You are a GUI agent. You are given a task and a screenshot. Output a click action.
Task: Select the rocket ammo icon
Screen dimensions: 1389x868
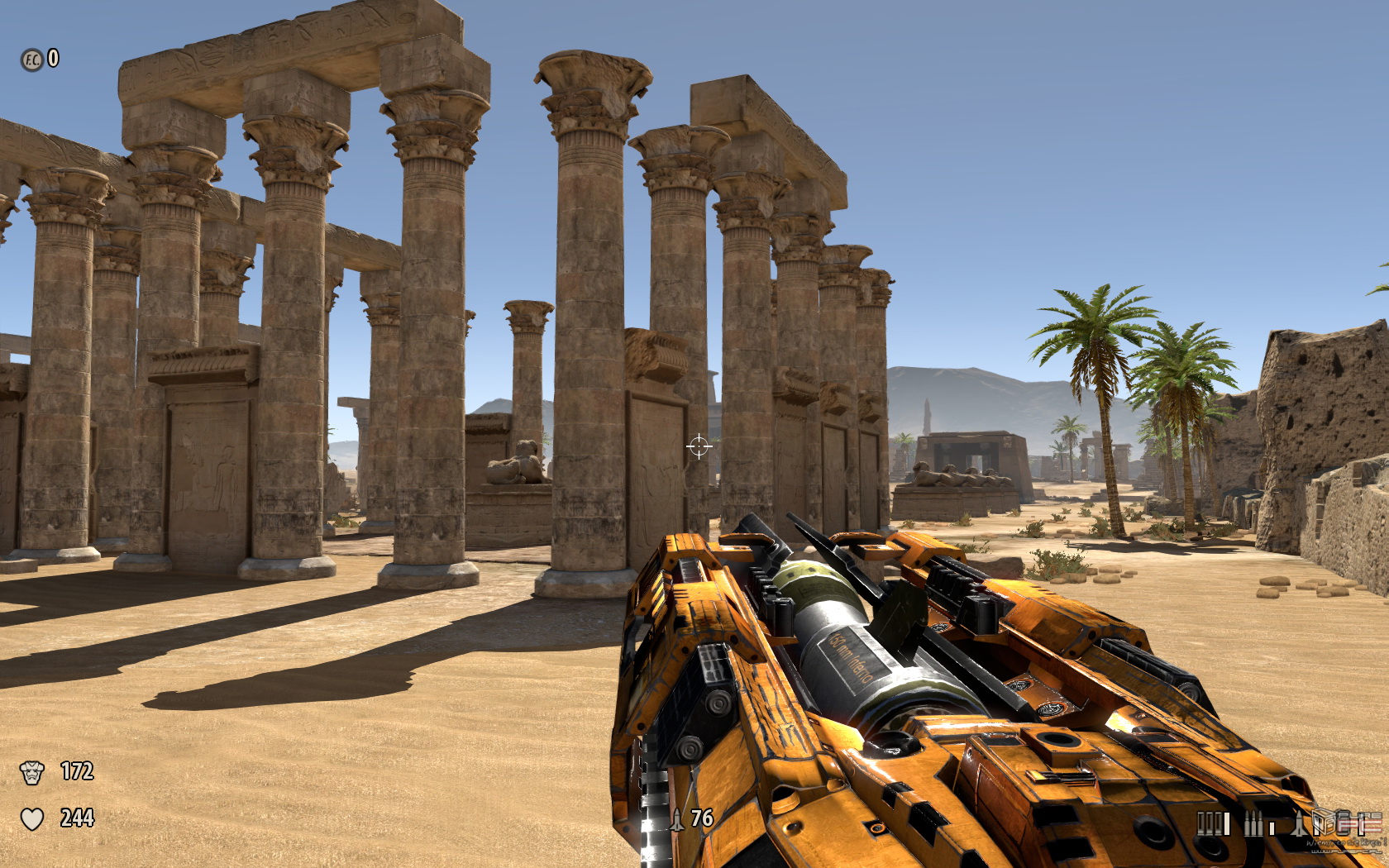click(x=1300, y=823)
